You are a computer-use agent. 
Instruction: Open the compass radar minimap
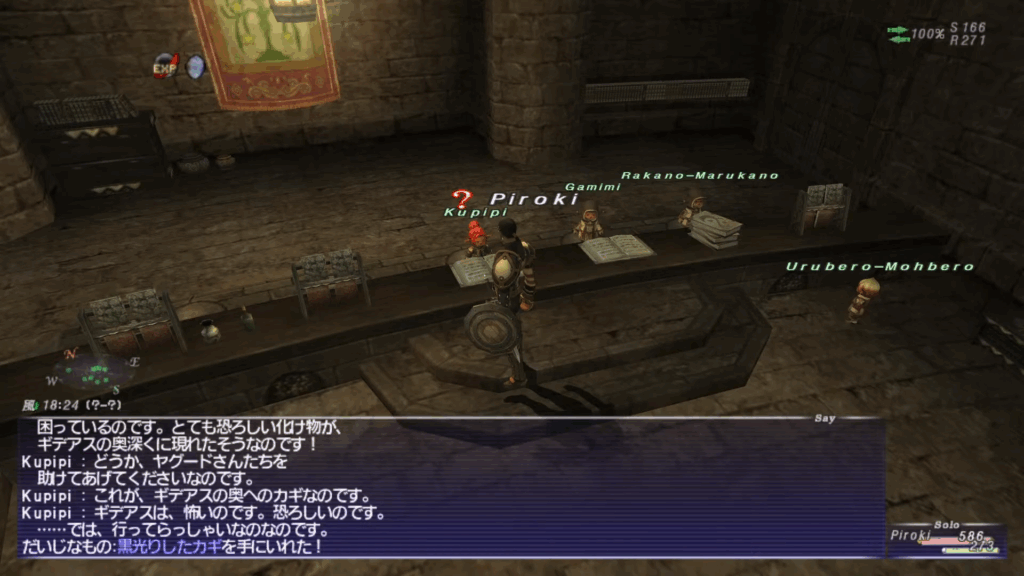coord(90,371)
